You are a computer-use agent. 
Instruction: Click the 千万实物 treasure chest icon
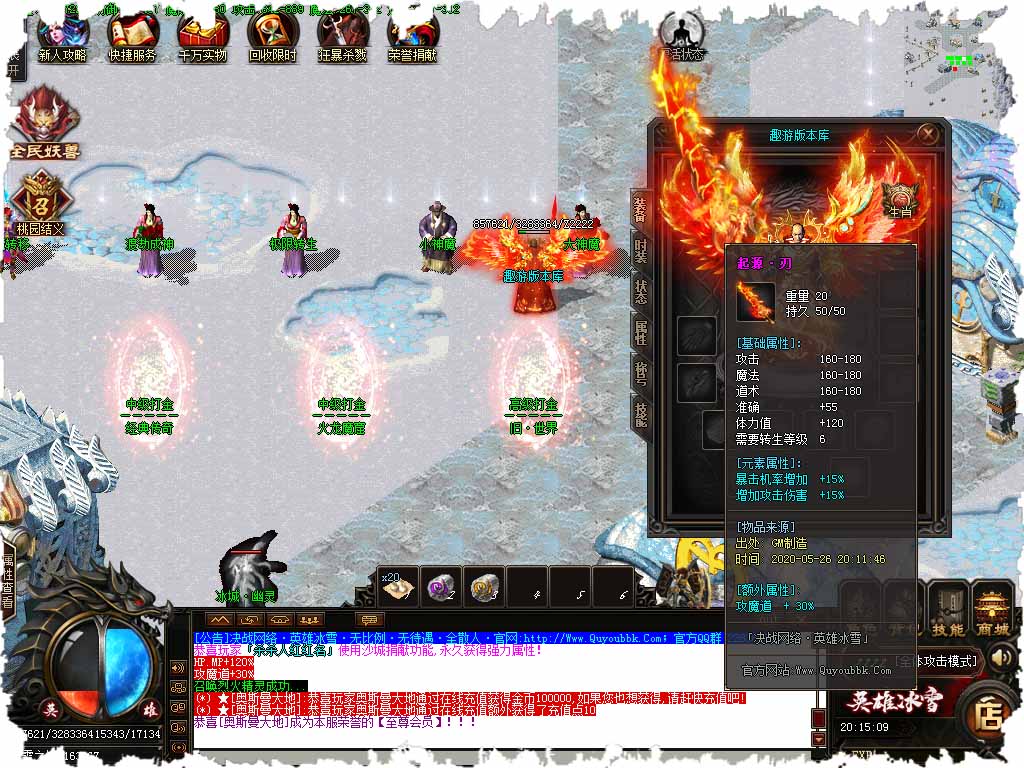(202, 37)
